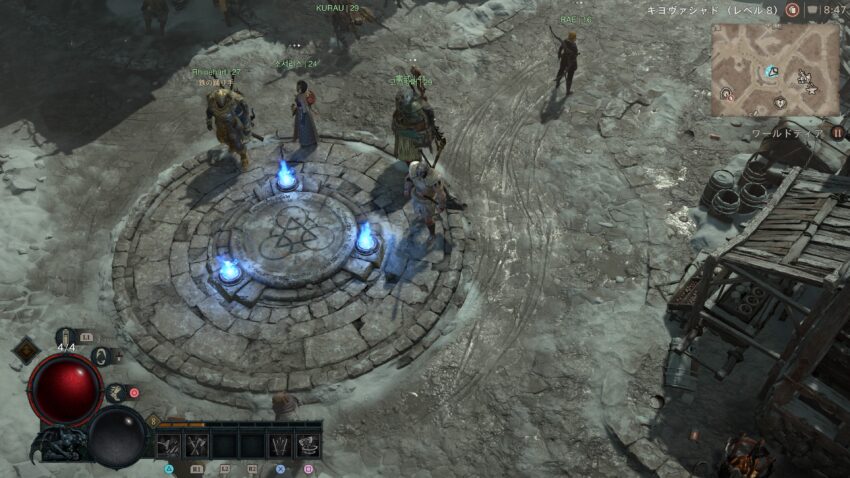Activate the crossed axes skill slot
The width and height of the screenshot is (850, 478).
[x=195, y=445]
